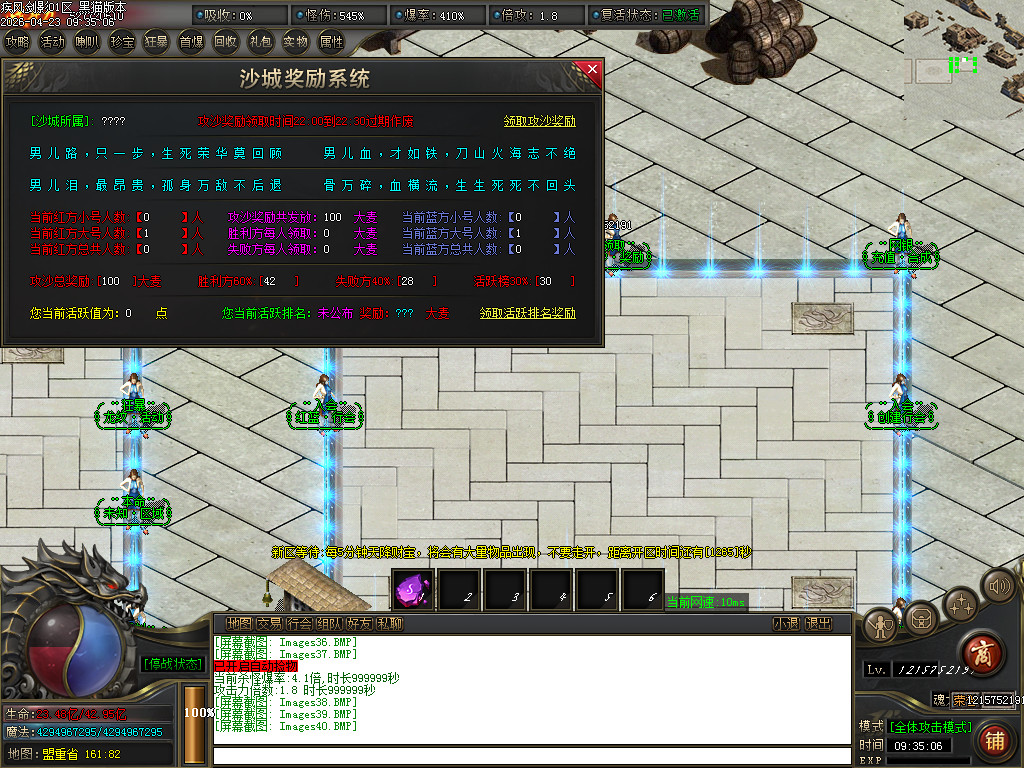Open the 回收 recycle menu
Screen dimensions: 1024x768
point(226,42)
